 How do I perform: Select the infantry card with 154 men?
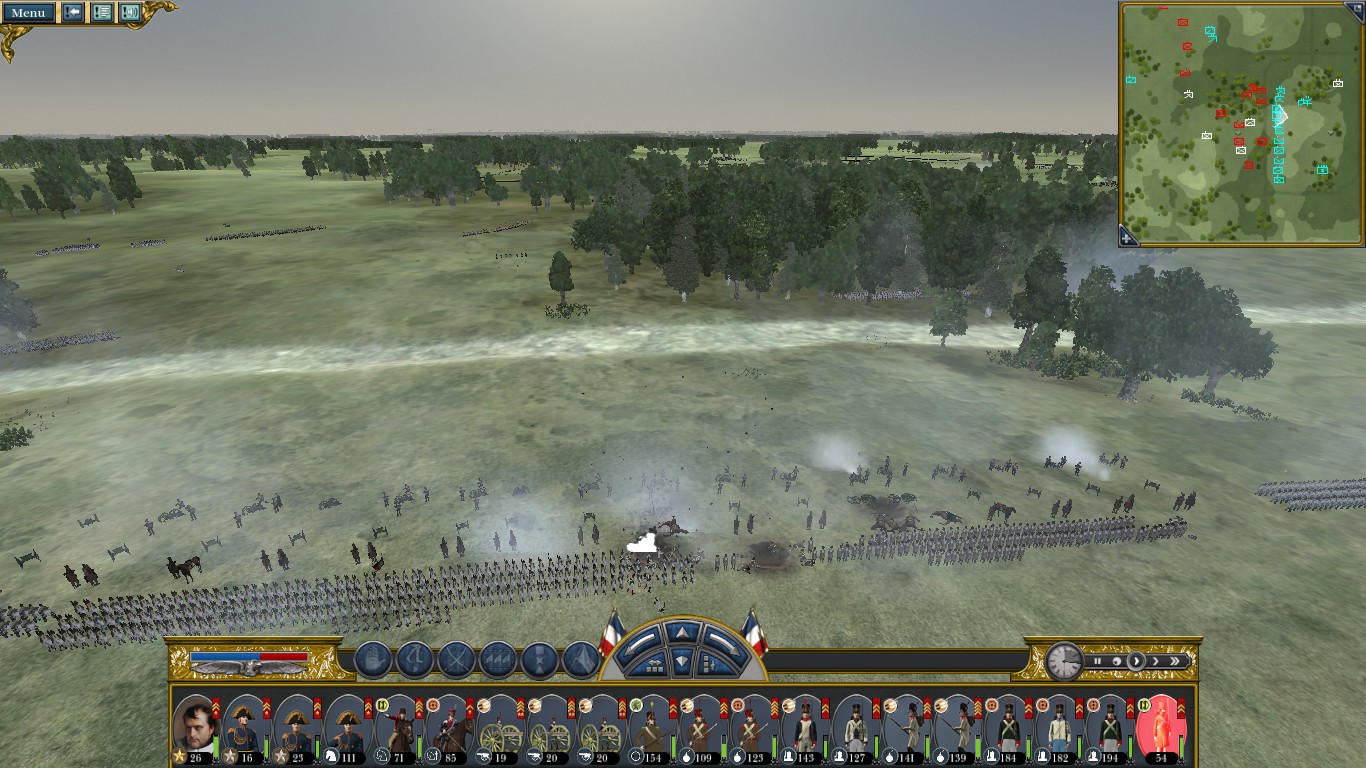(x=652, y=728)
